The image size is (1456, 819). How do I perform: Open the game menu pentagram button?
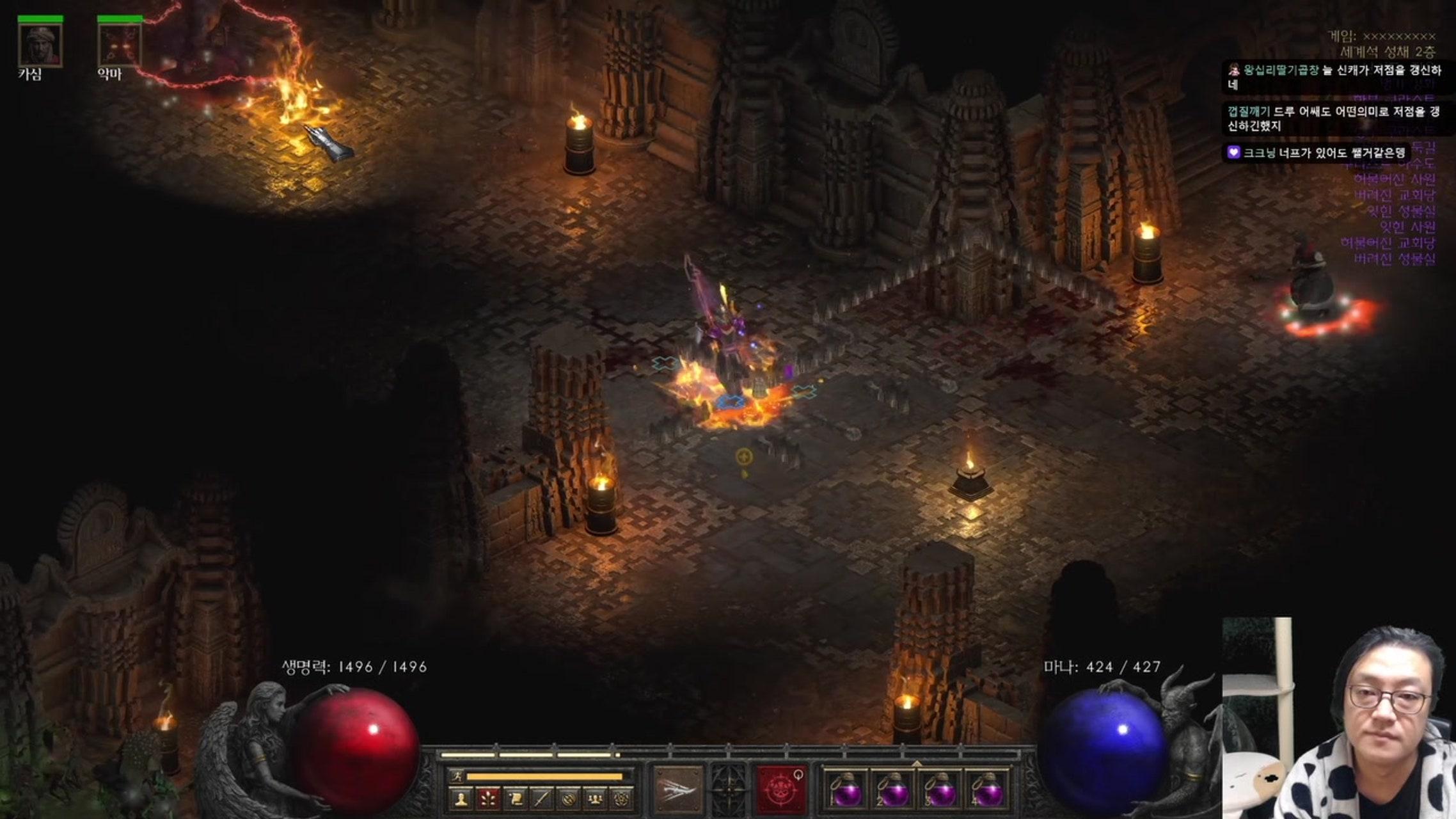(x=622, y=798)
